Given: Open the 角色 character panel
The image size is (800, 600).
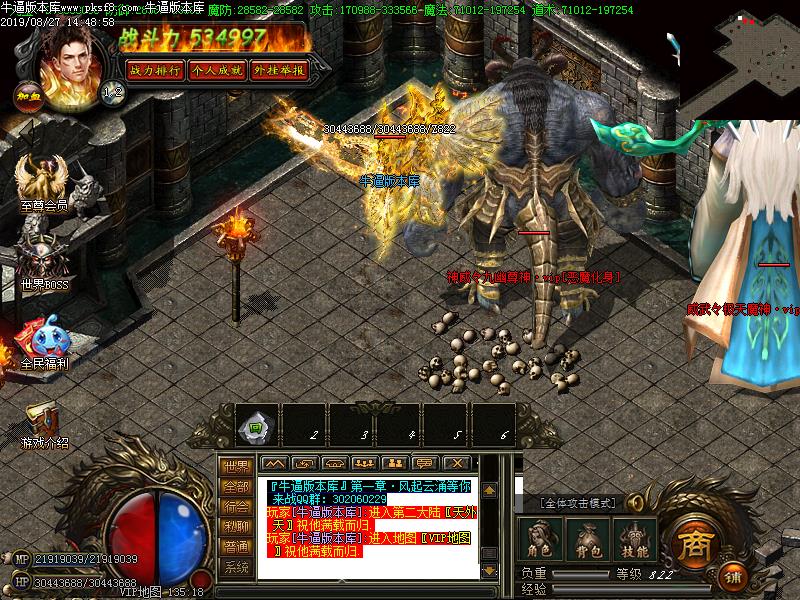Looking at the screenshot, I should click(541, 540).
